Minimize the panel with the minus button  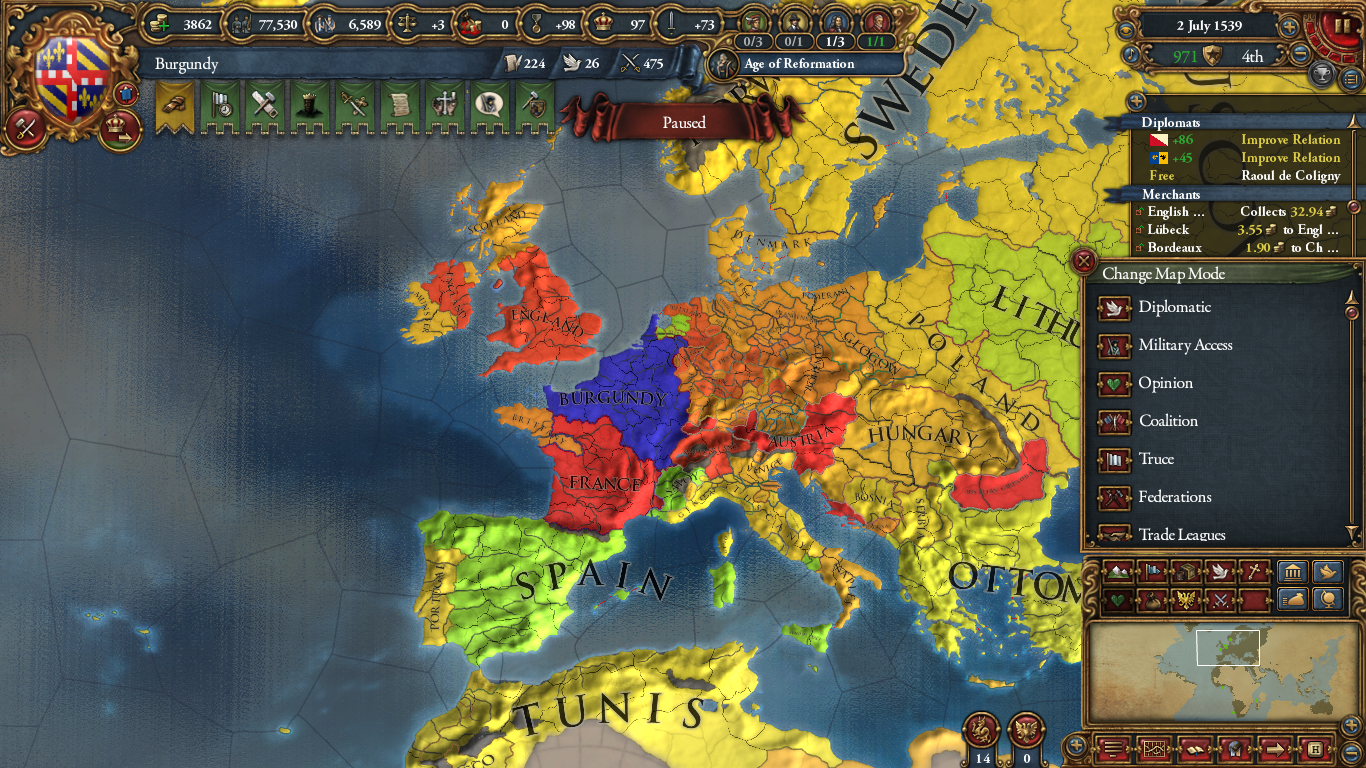pos(1352,750)
